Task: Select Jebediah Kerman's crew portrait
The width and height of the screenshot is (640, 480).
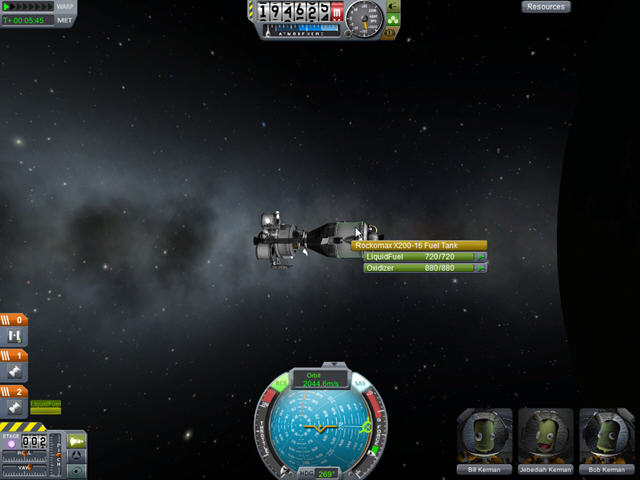Action: [546, 436]
